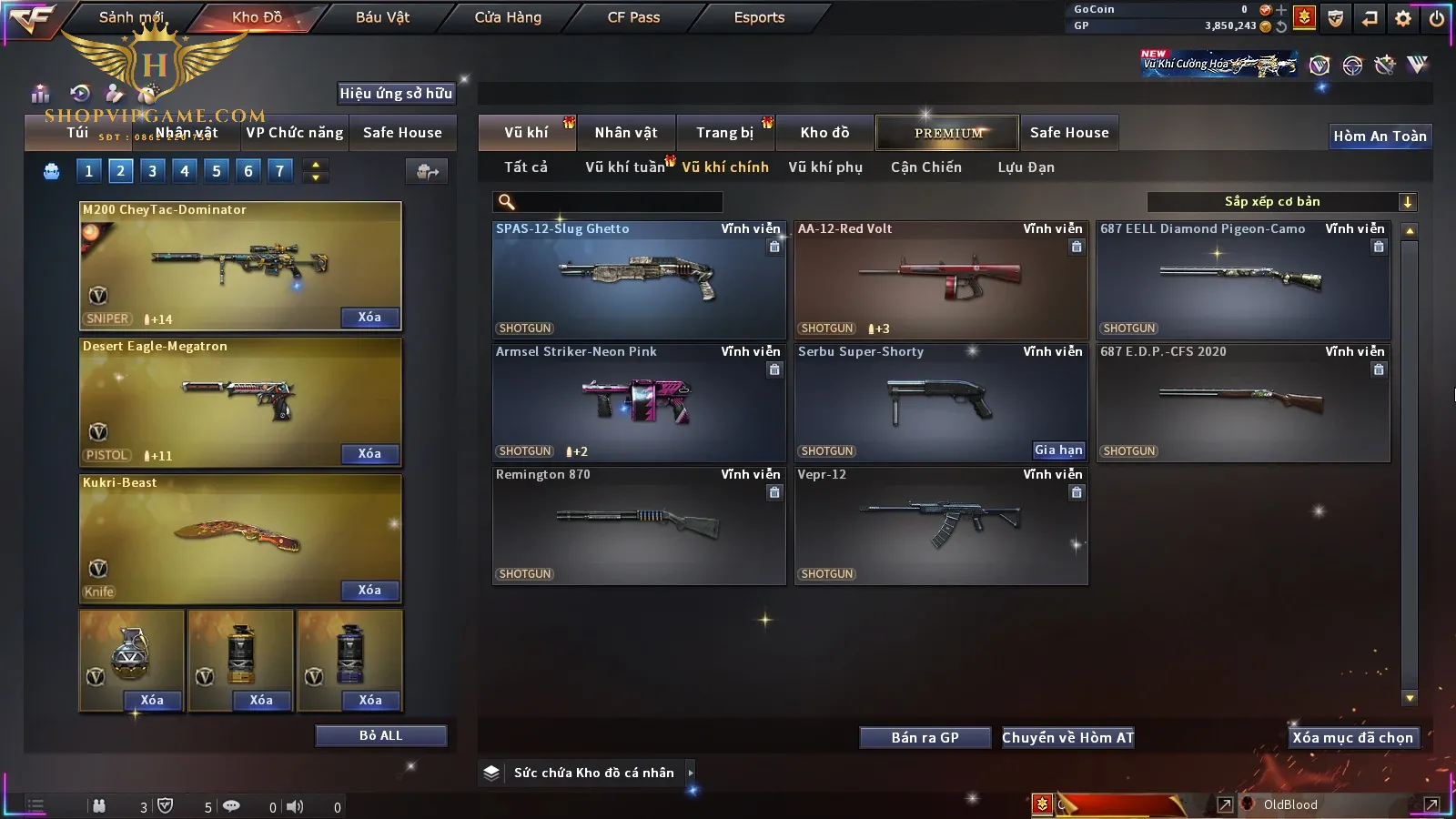Open settings with the gear icon

tap(1403, 18)
